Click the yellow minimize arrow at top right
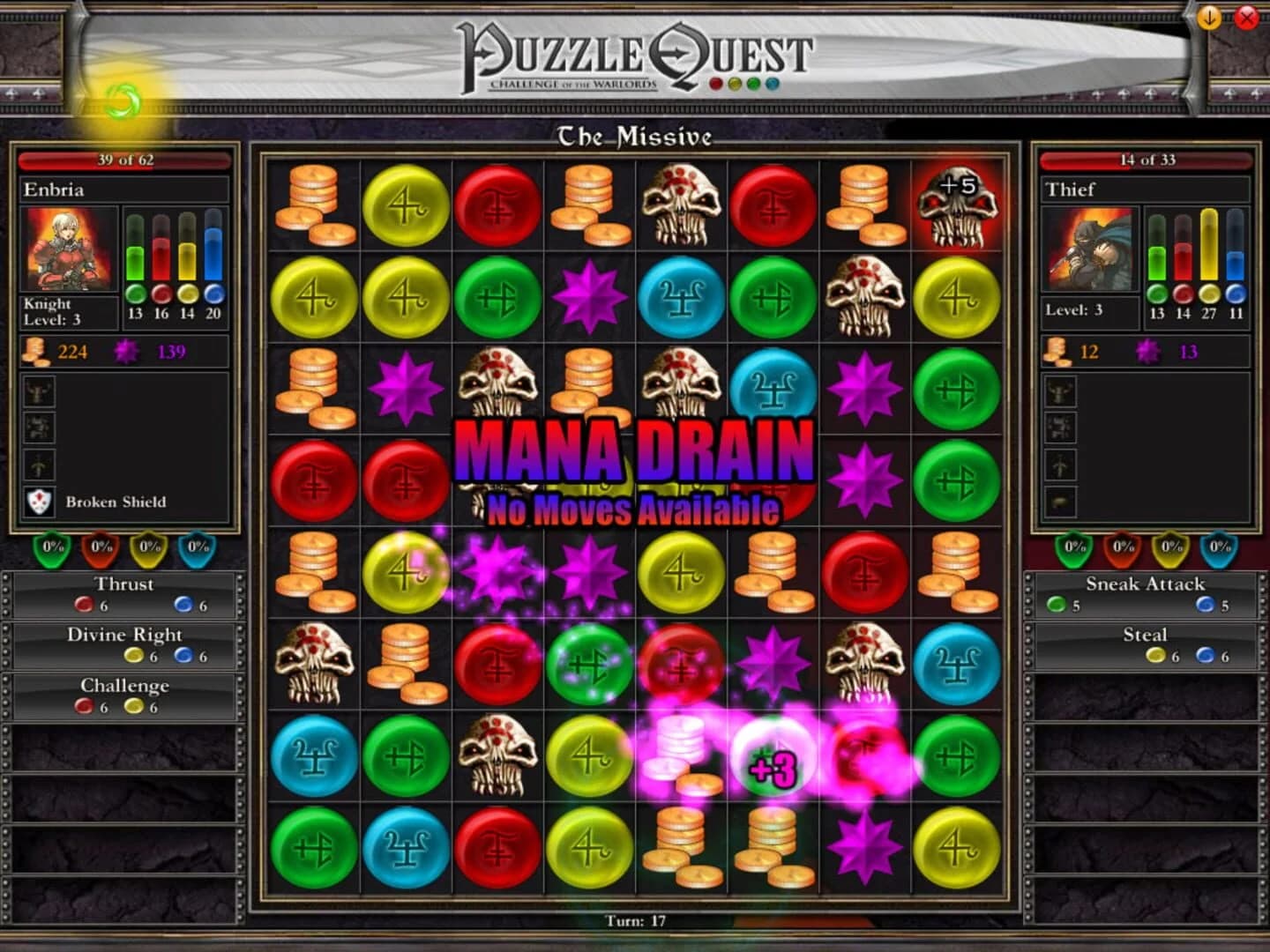The image size is (1270, 952). click(x=1210, y=17)
